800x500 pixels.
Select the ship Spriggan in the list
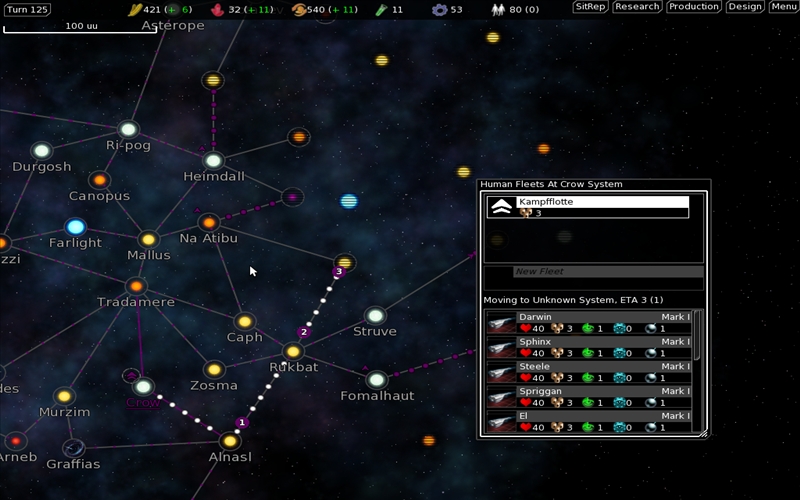tap(590, 397)
